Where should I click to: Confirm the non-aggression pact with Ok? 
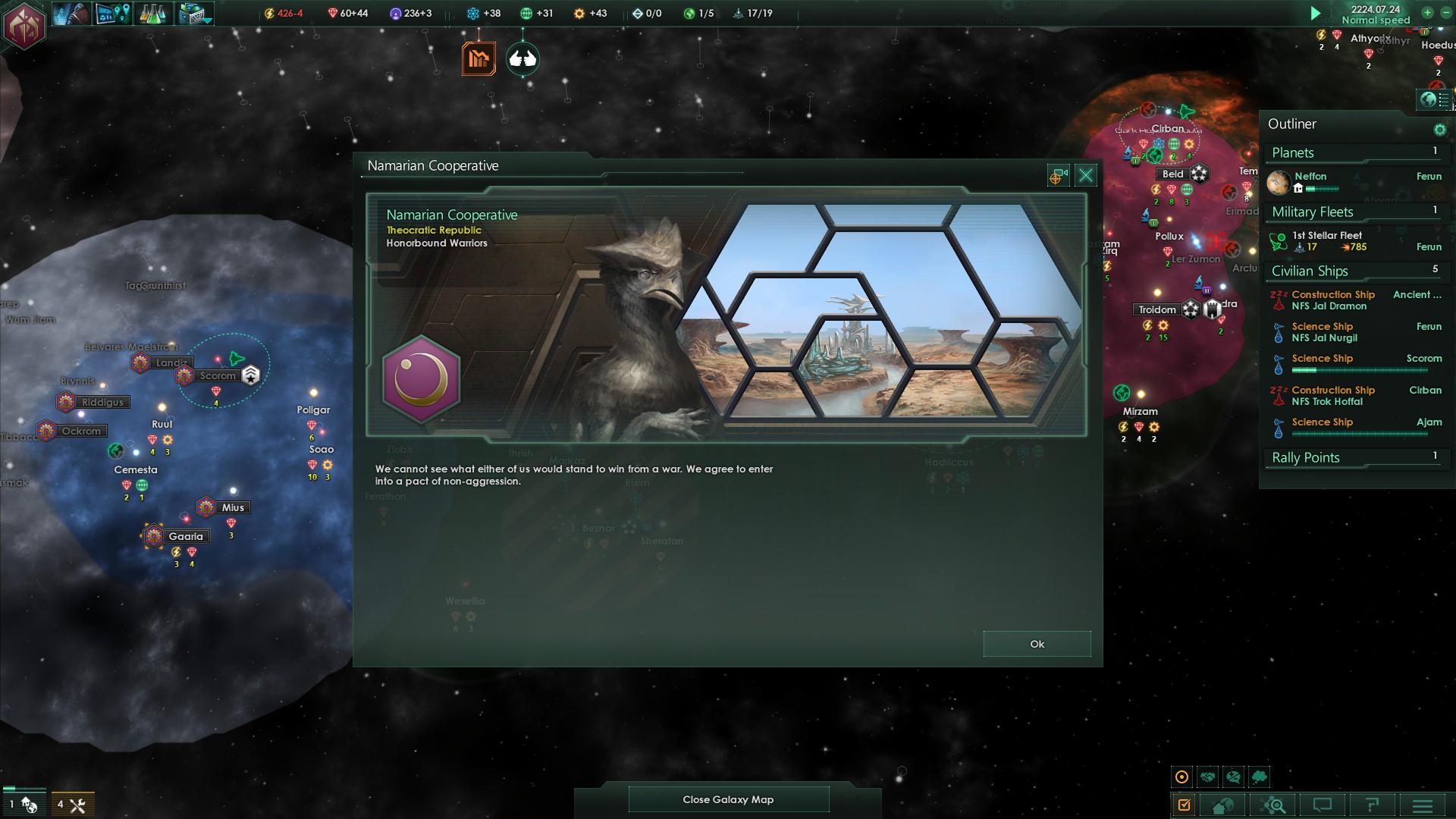pyautogui.click(x=1037, y=644)
